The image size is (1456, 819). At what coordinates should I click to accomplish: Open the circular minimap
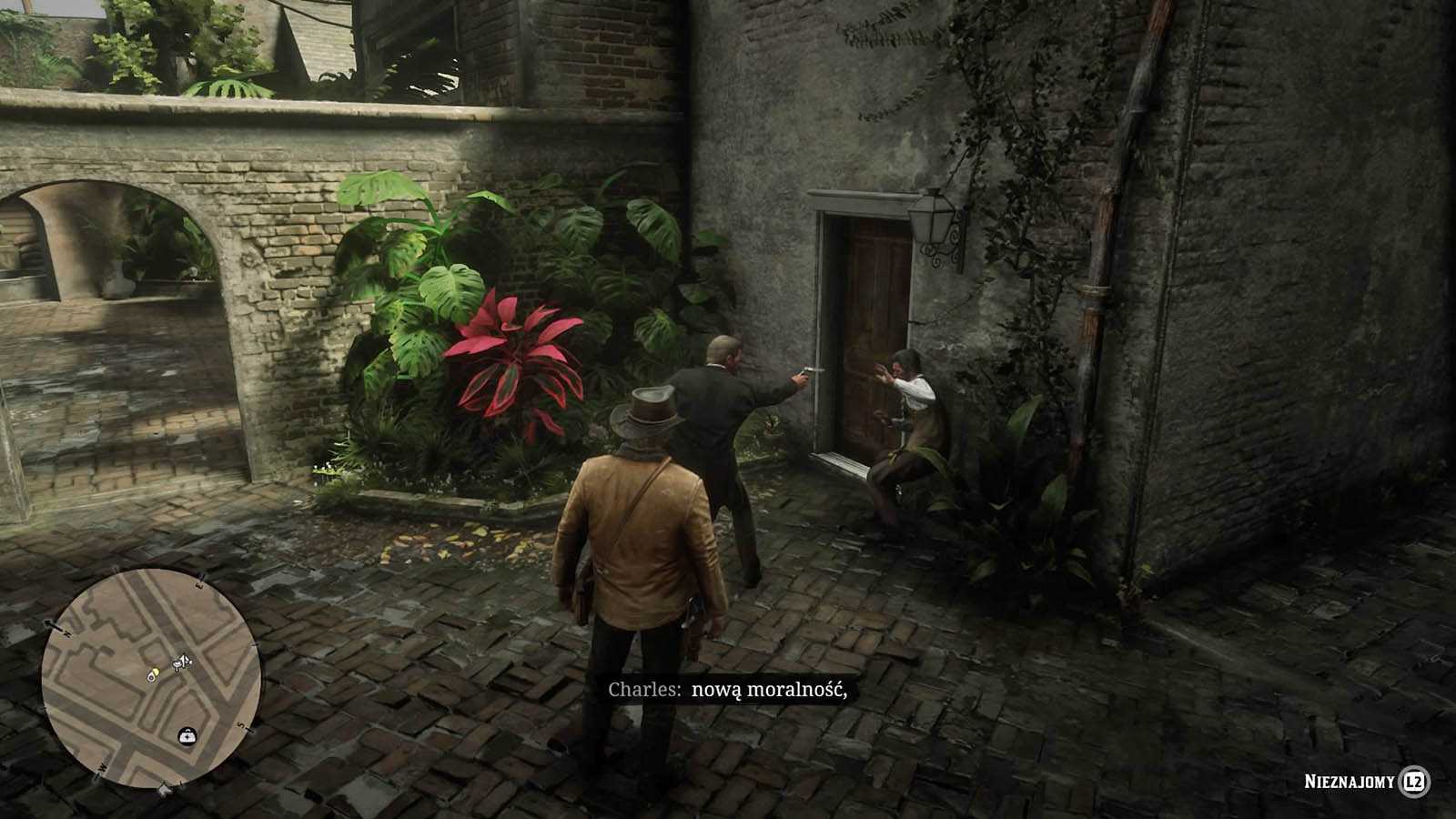point(151,676)
